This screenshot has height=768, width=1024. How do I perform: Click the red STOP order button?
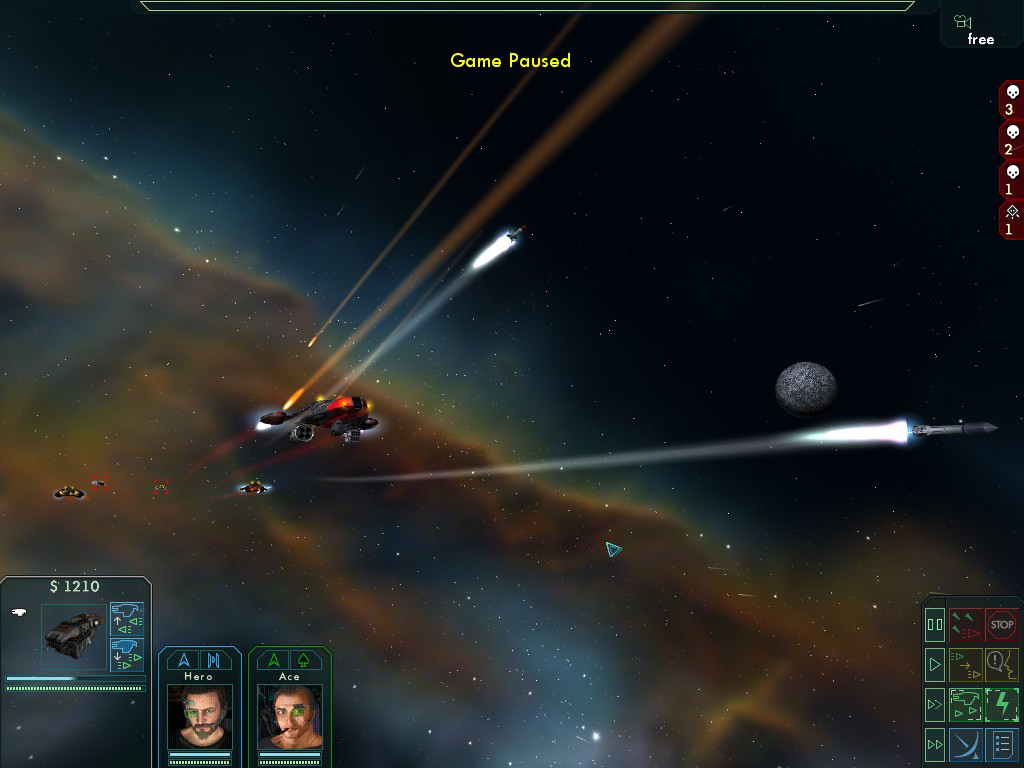(1002, 625)
